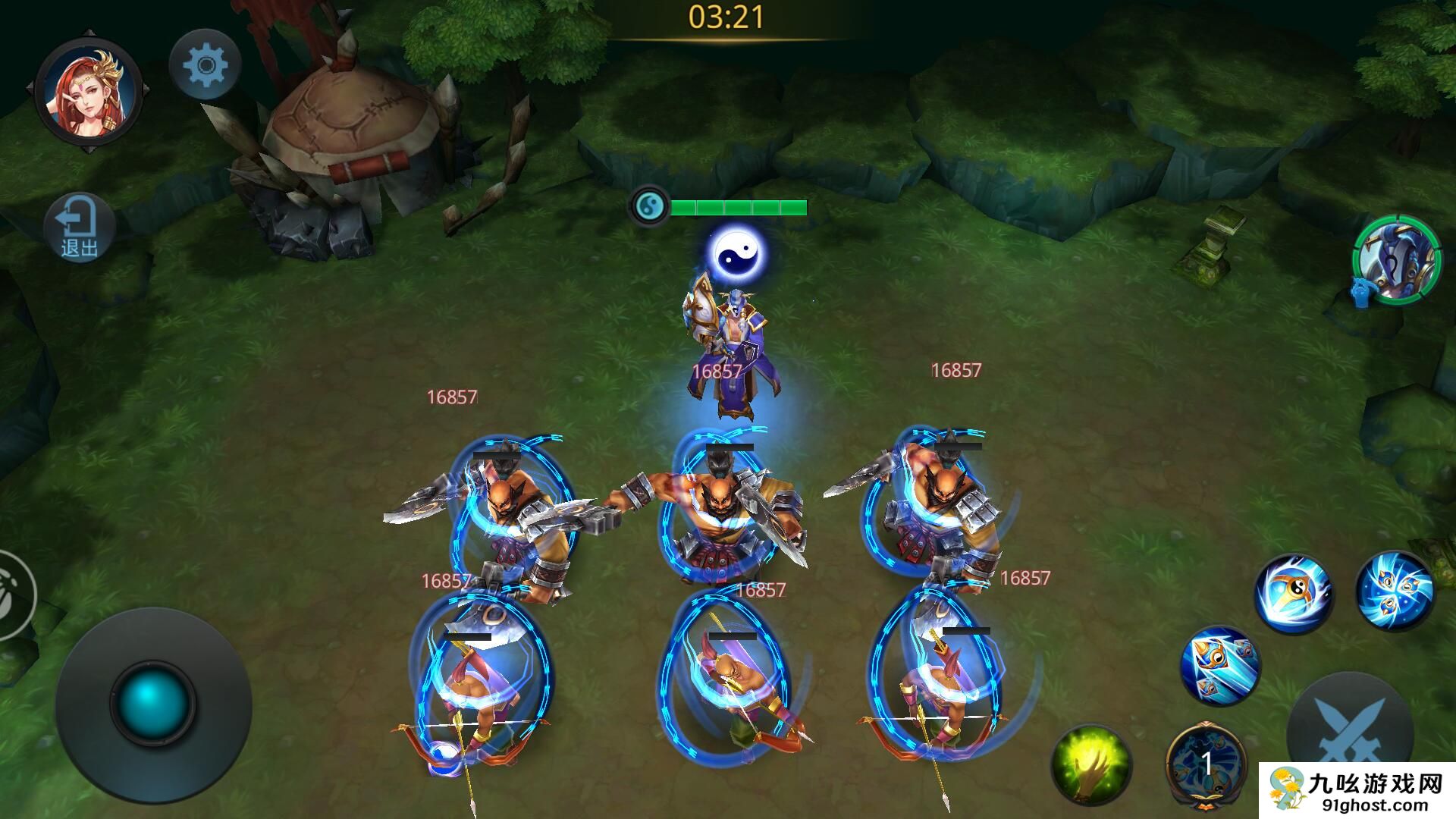Use the blue shield dash skill

click(1219, 665)
